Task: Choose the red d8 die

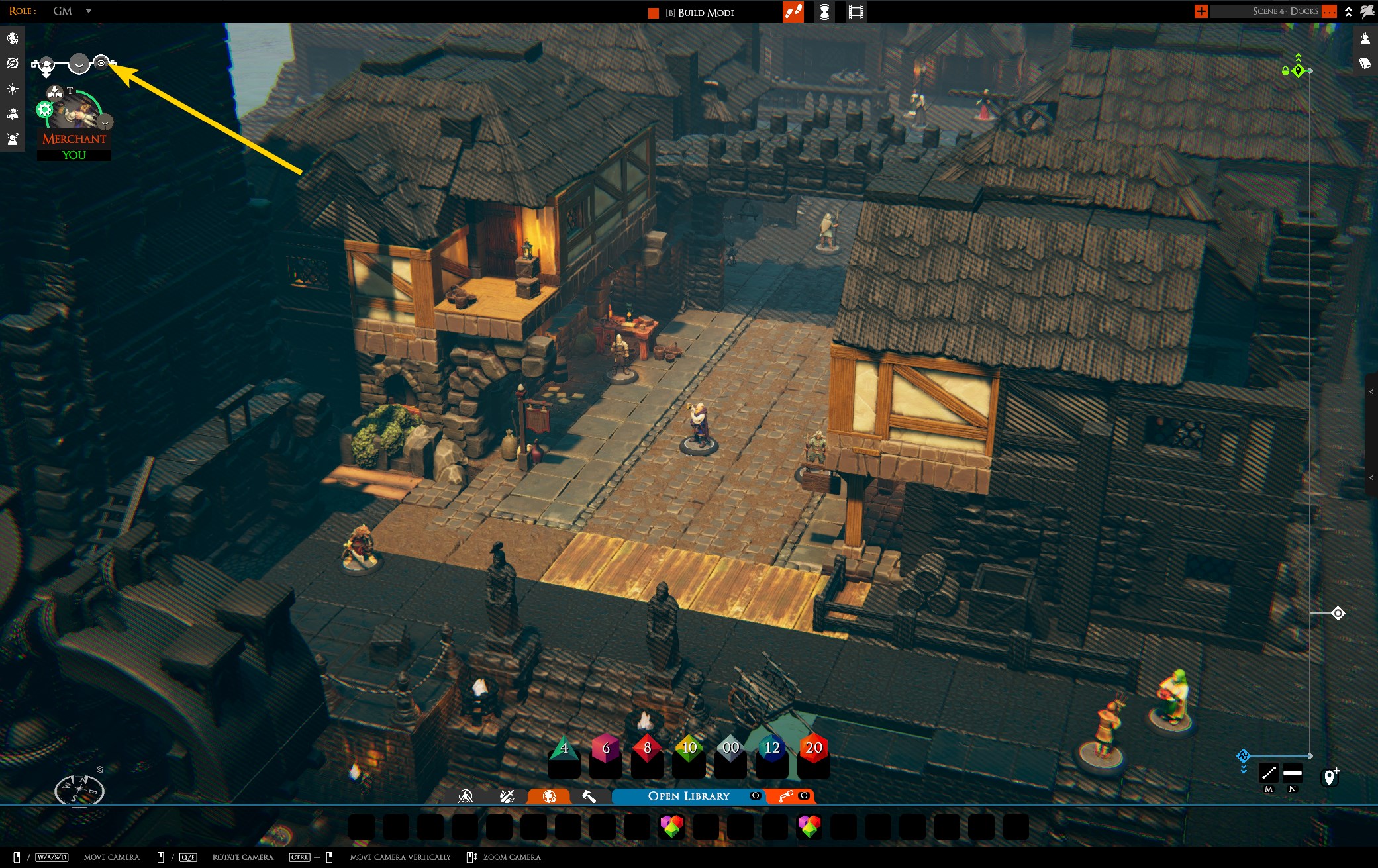Action: tap(647, 749)
